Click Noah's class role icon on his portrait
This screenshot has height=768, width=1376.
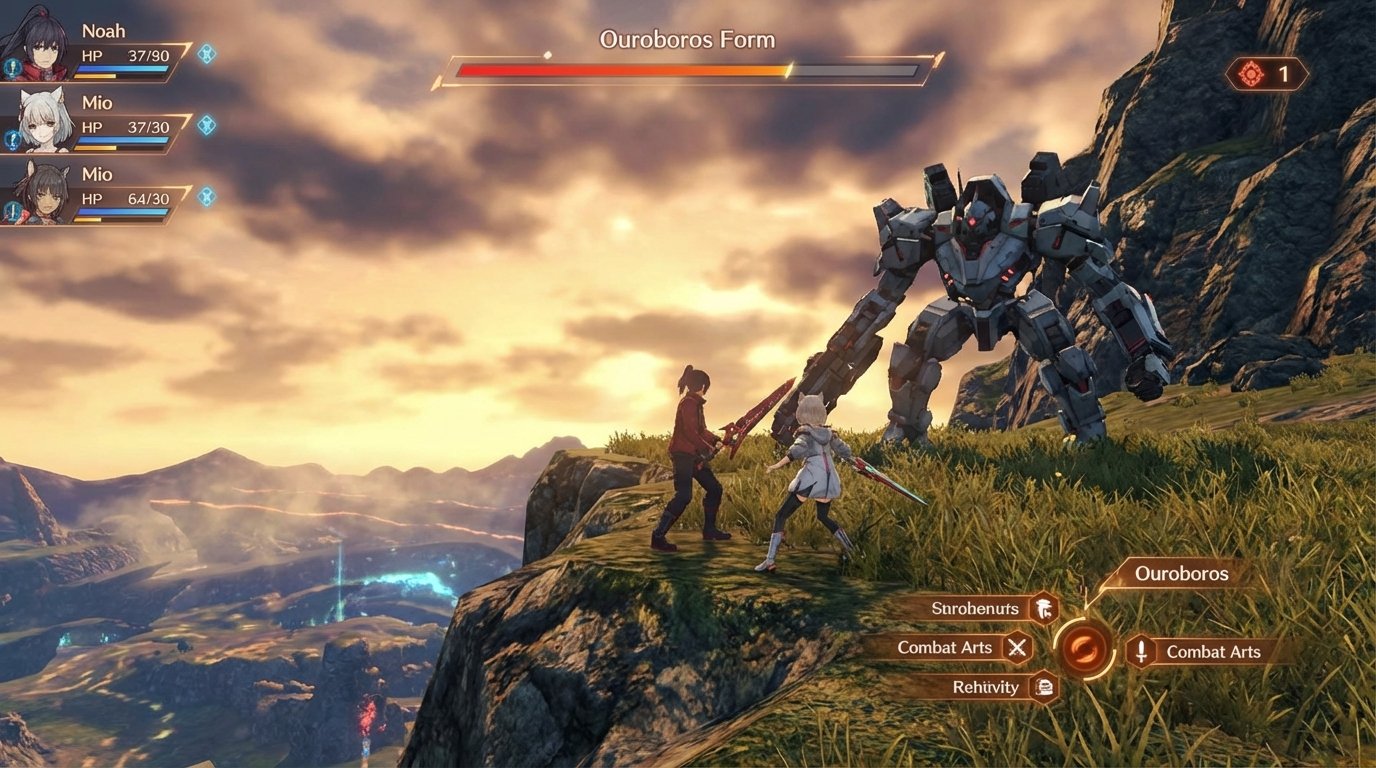pos(13,67)
